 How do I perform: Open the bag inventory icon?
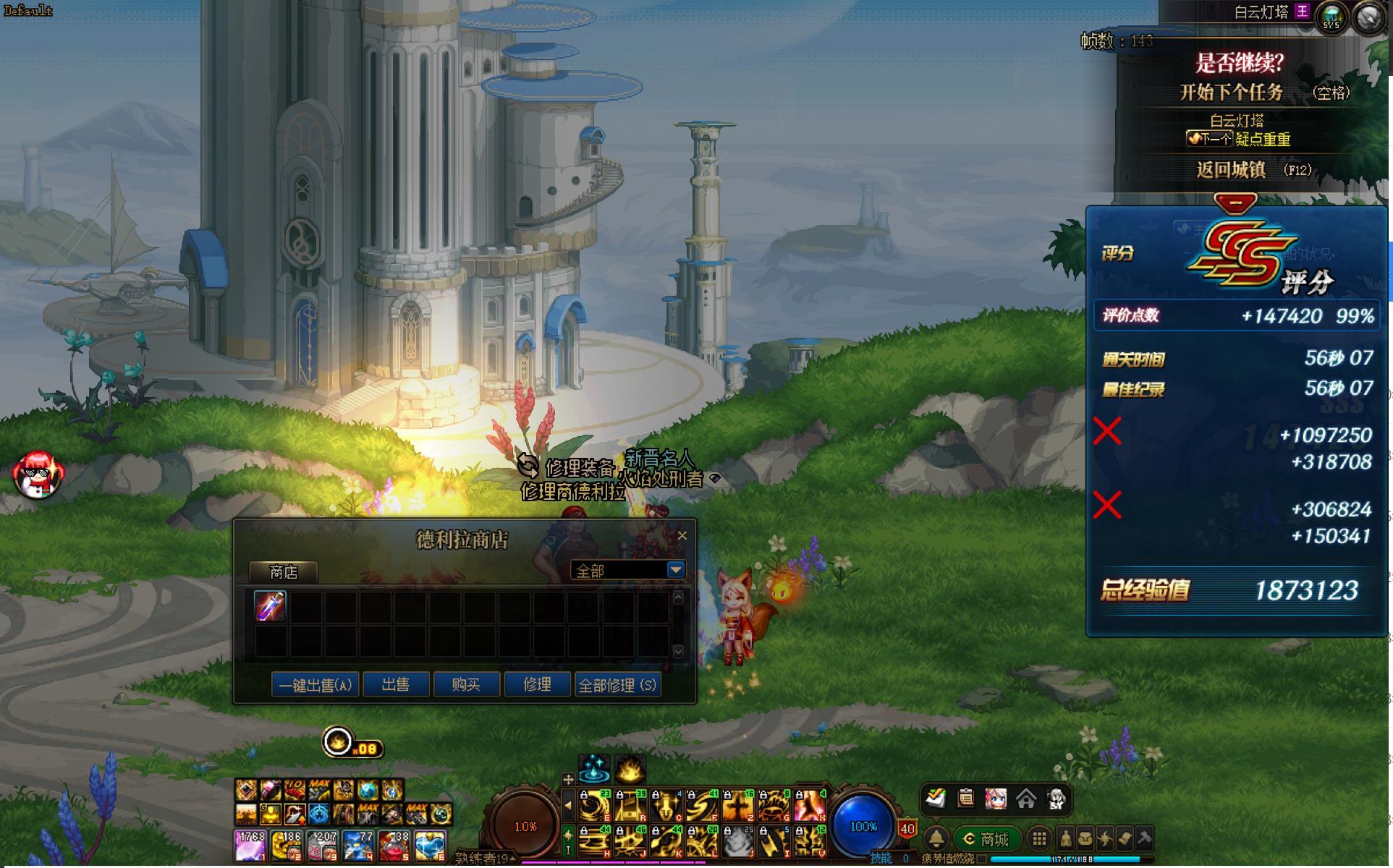(1085, 839)
